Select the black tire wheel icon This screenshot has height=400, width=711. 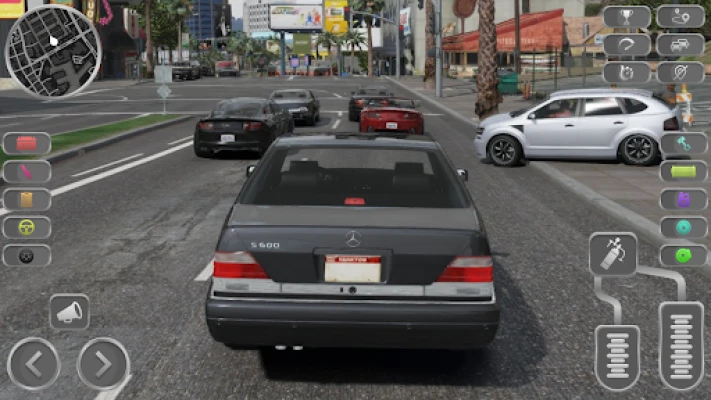click(x=27, y=255)
